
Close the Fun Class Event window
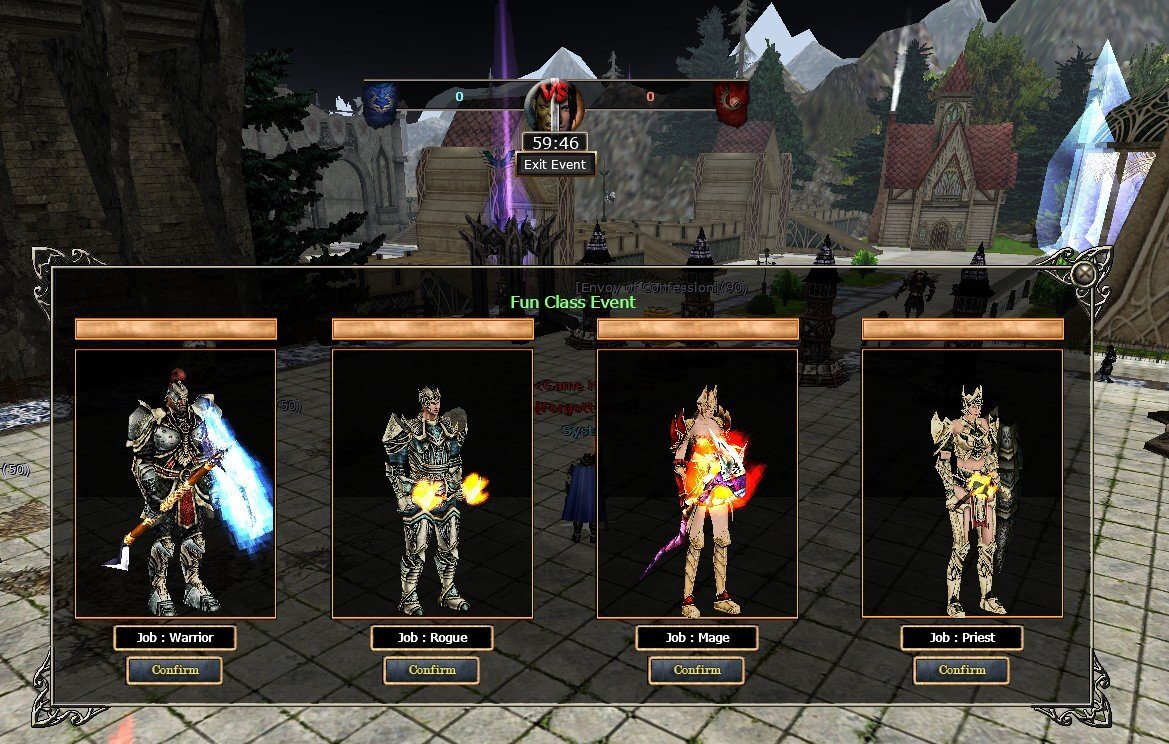click(1085, 273)
